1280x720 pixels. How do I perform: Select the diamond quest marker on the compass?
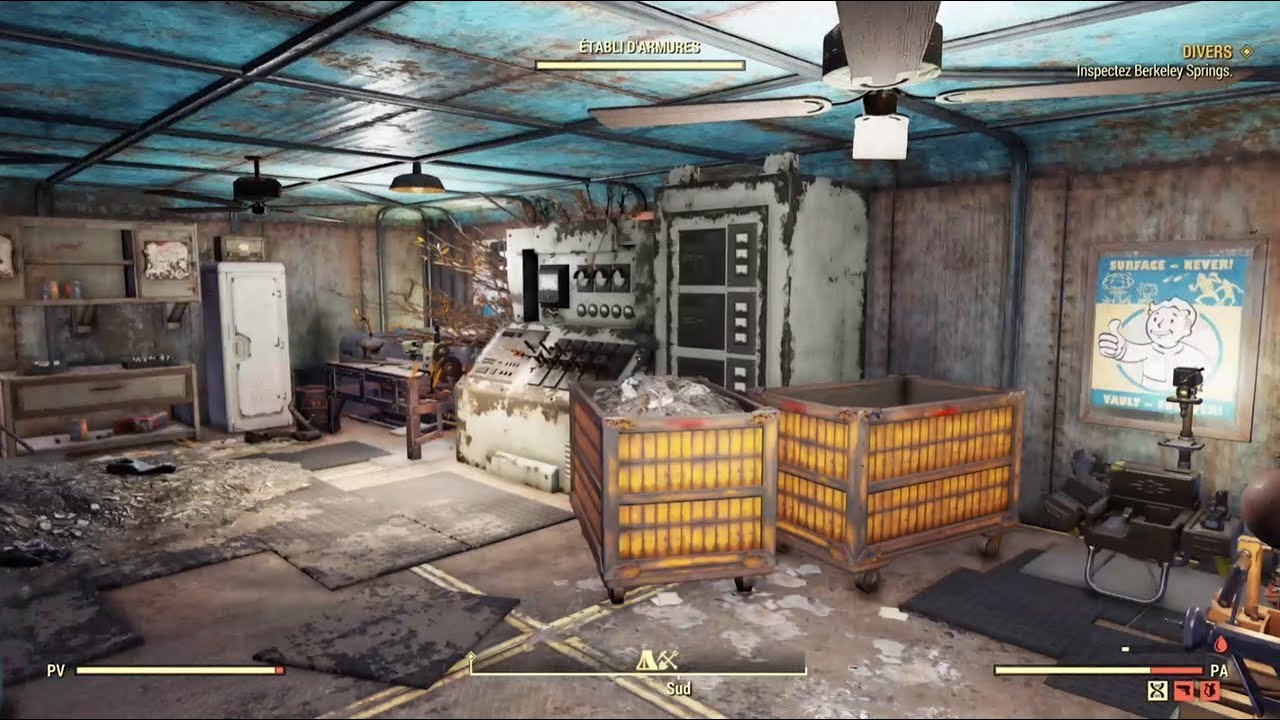click(472, 657)
